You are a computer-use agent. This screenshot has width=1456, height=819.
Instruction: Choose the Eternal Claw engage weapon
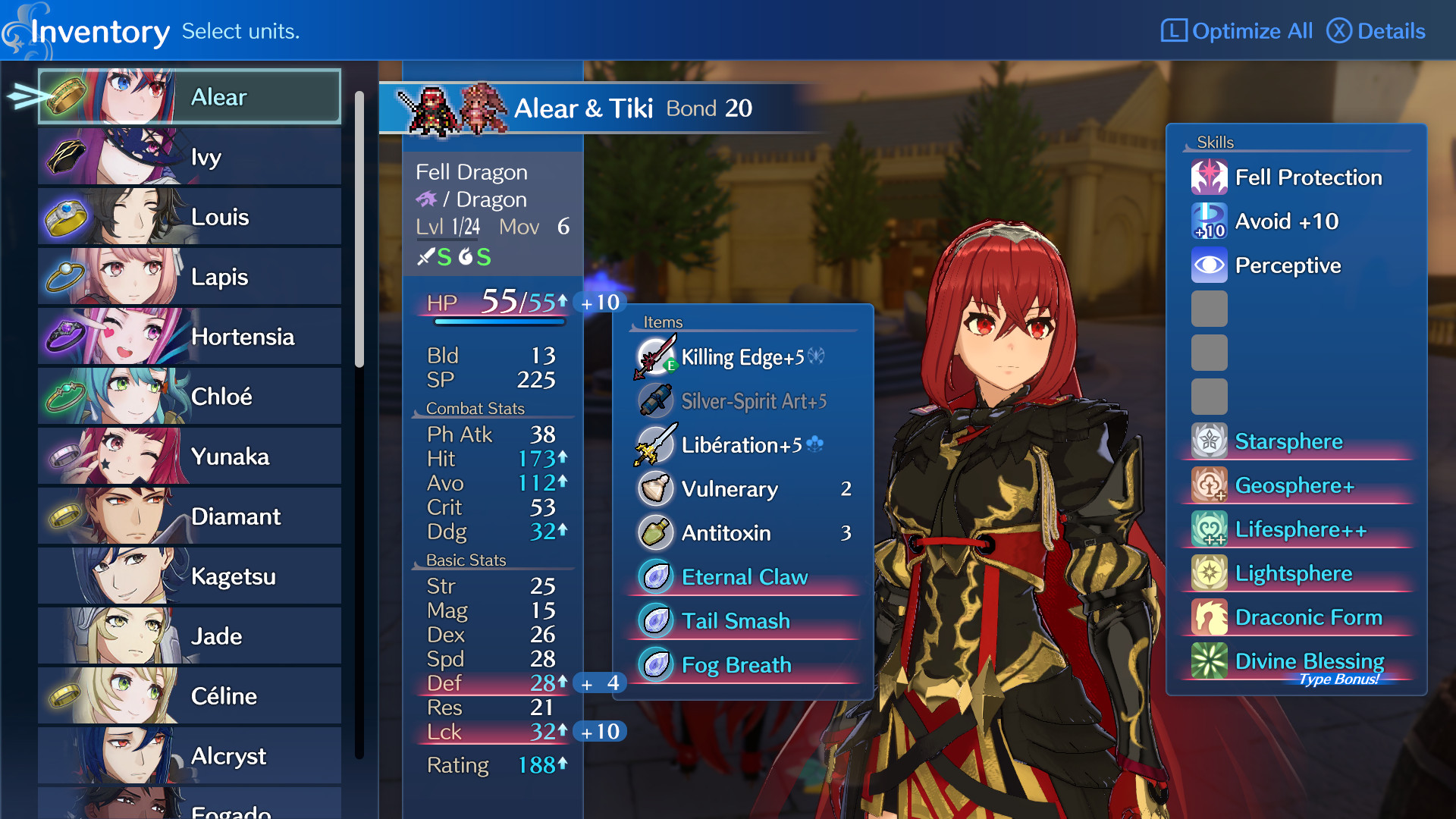[x=743, y=577]
